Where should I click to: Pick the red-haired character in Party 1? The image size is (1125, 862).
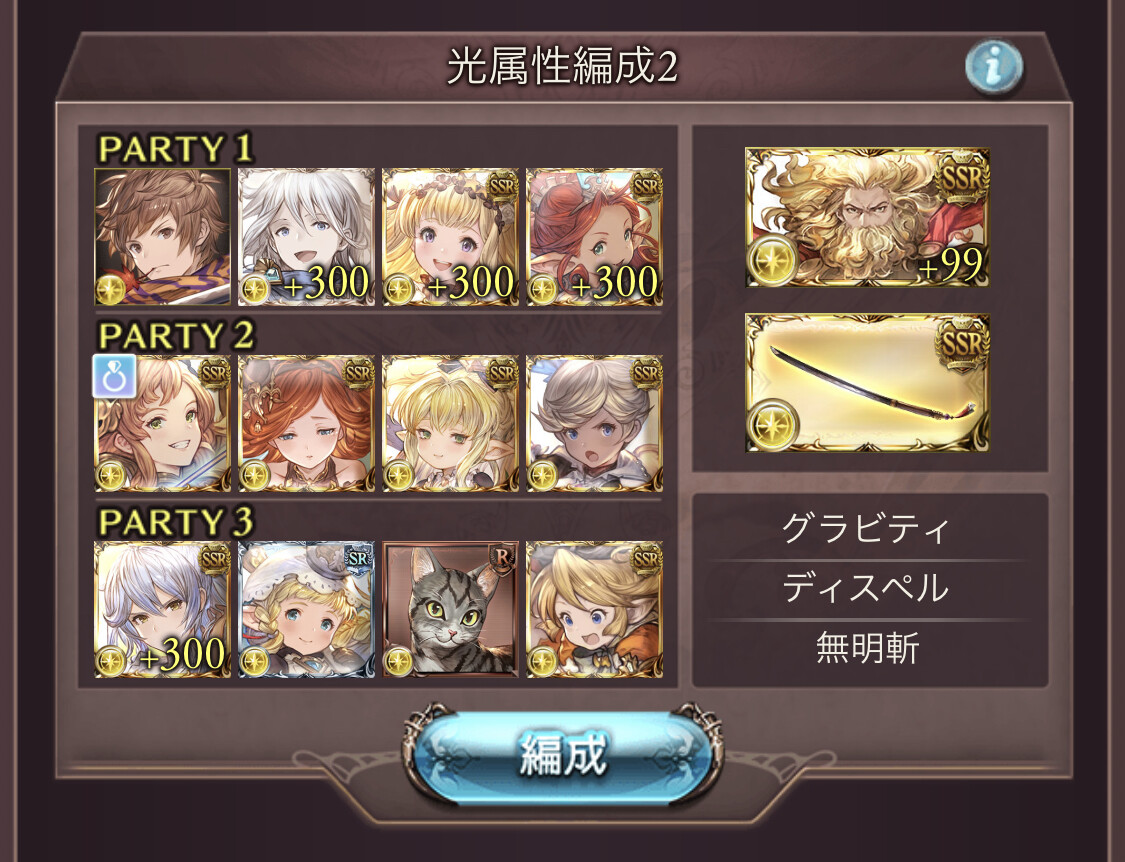click(x=594, y=237)
